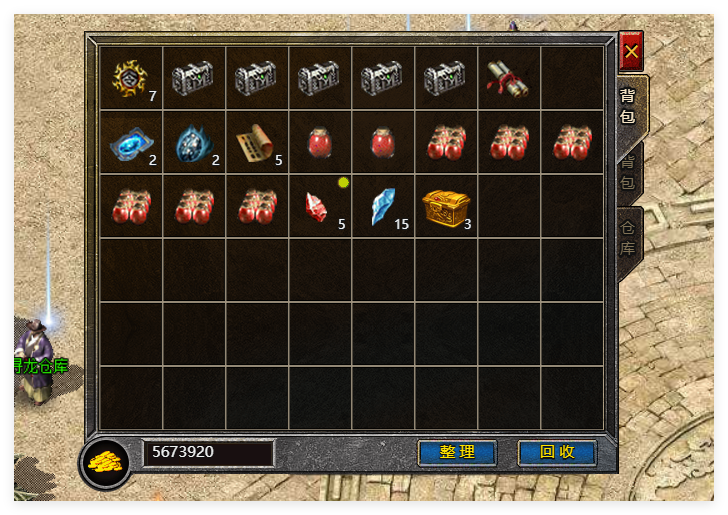728x515 pixels.
Task: Select the golden emblem item with count 7
Action: point(131,78)
